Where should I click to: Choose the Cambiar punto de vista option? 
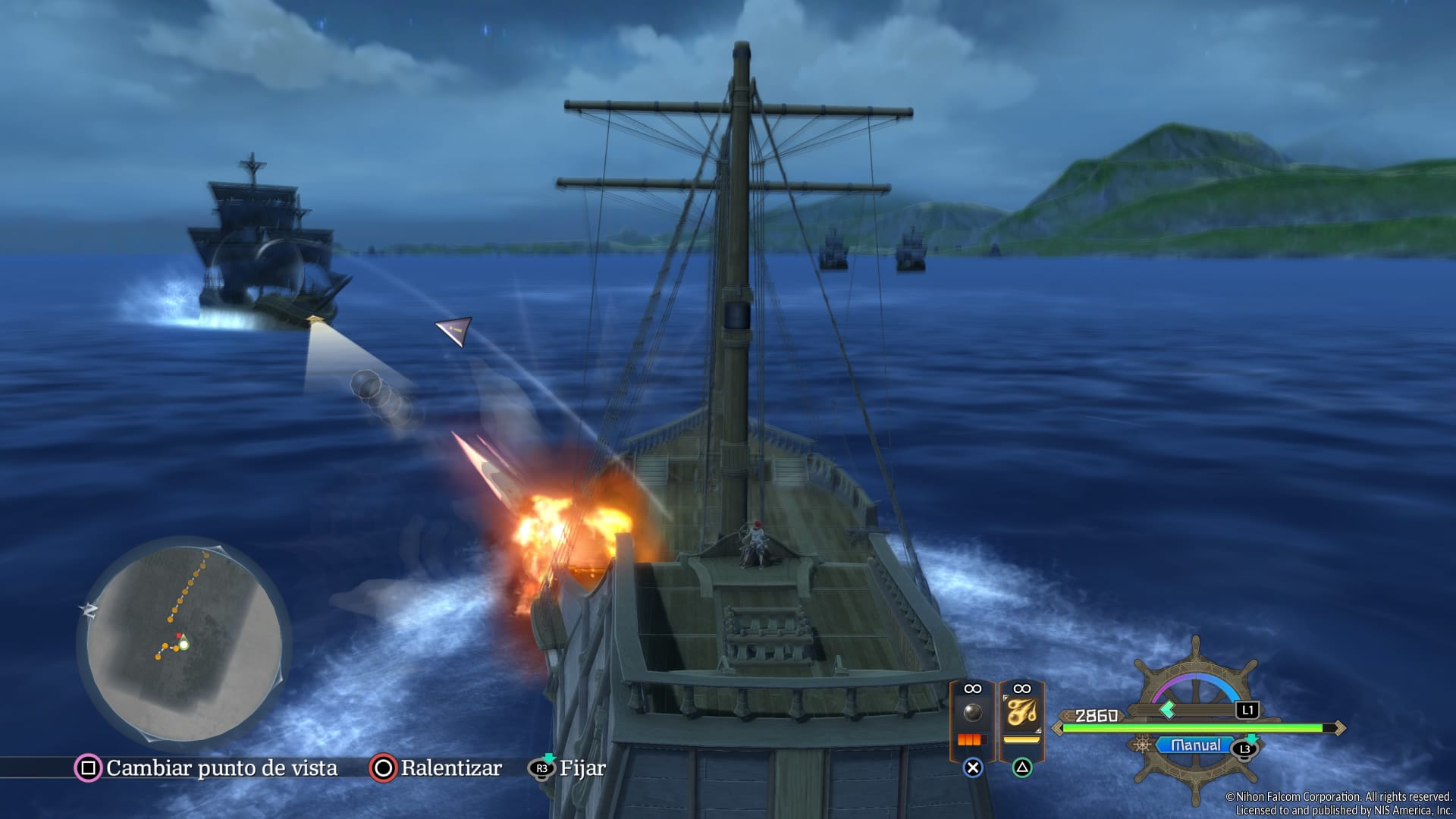click(x=206, y=768)
